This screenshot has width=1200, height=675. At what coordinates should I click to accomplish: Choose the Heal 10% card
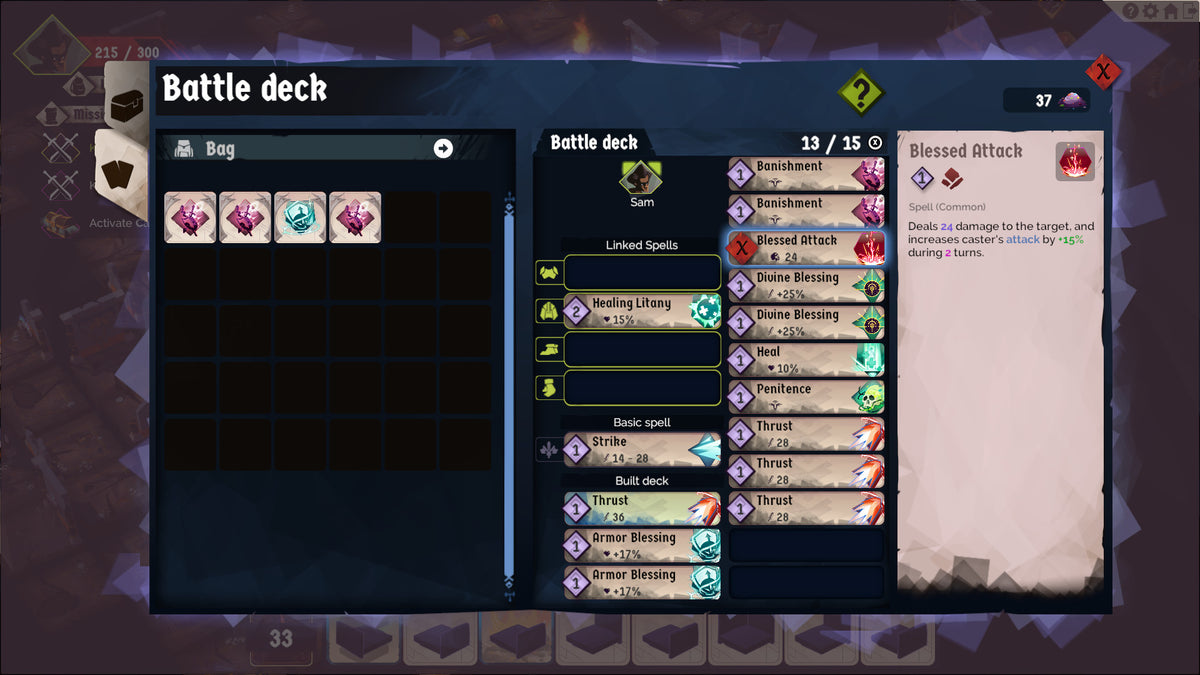[x=806, y=359]
